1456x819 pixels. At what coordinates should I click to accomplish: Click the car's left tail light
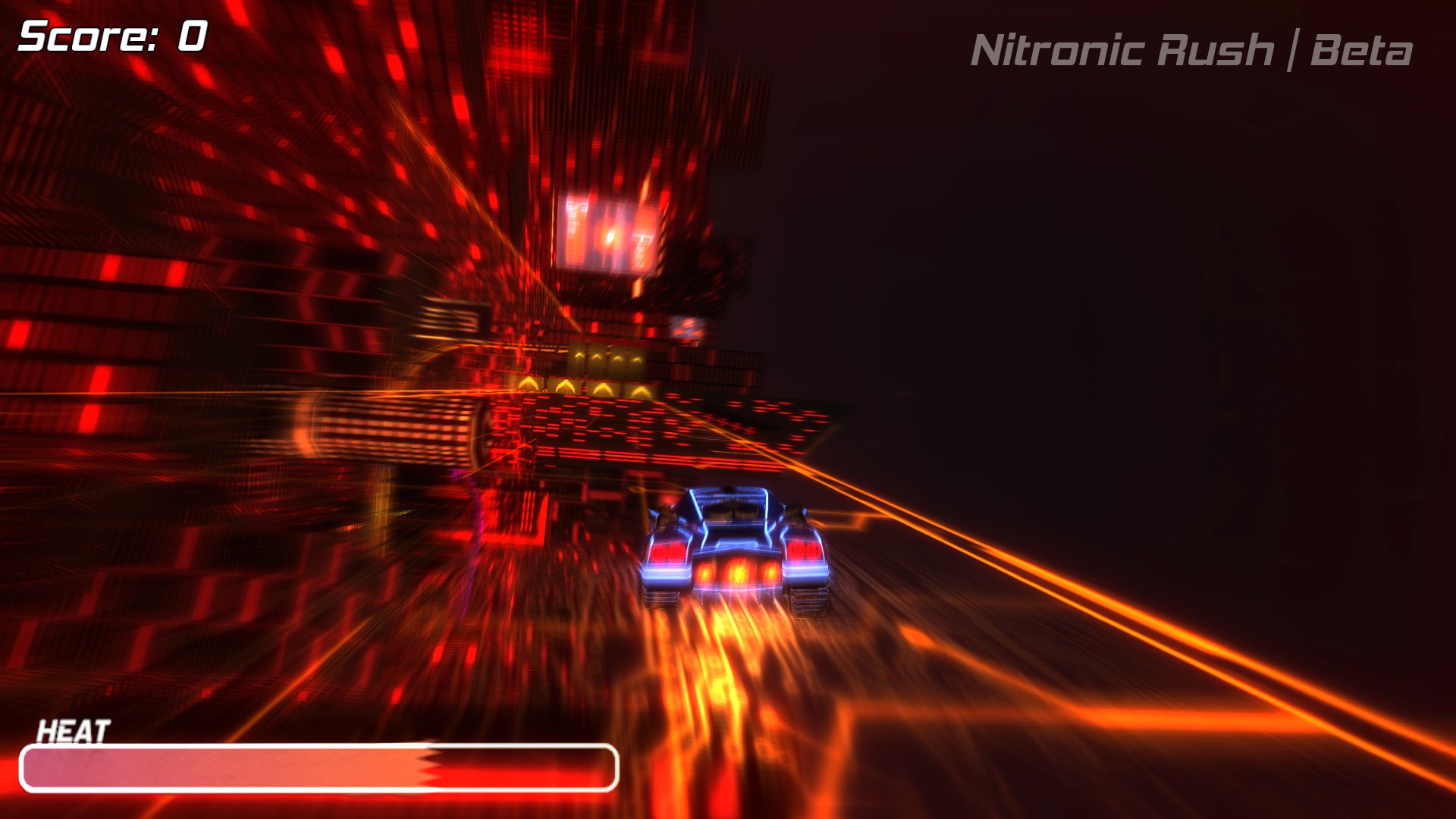[x=667, y=554]
